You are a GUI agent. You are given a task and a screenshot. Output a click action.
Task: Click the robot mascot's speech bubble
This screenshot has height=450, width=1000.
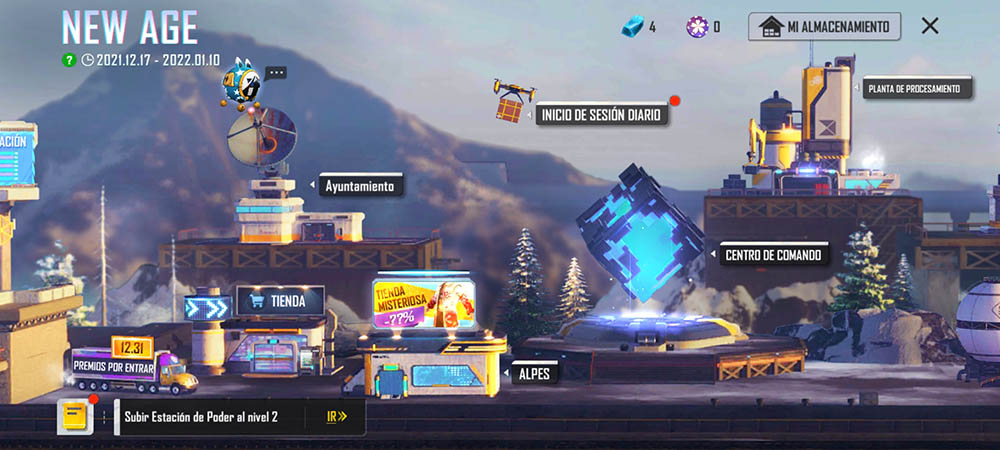[276, 73]
